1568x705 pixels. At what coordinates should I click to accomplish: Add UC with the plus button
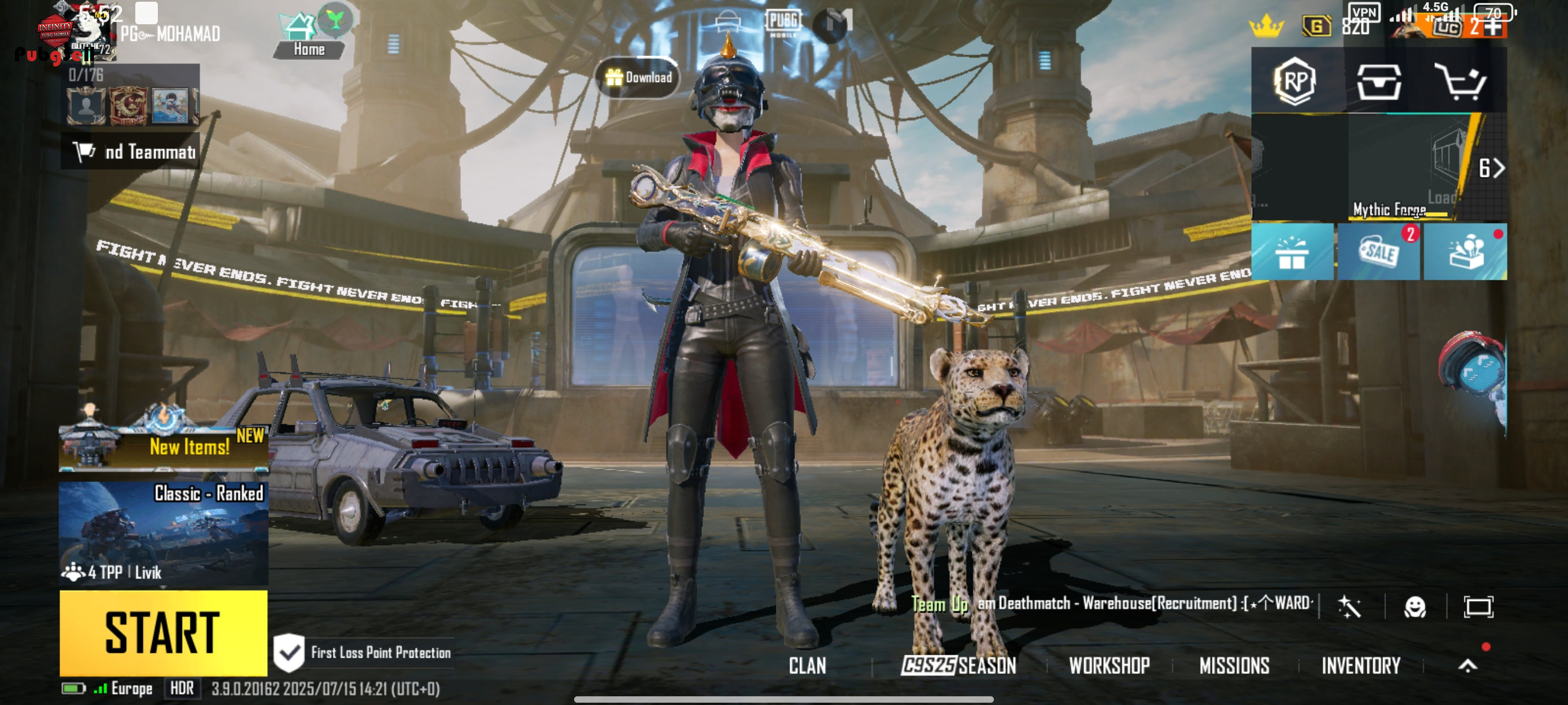click(x=1492, y=26)
